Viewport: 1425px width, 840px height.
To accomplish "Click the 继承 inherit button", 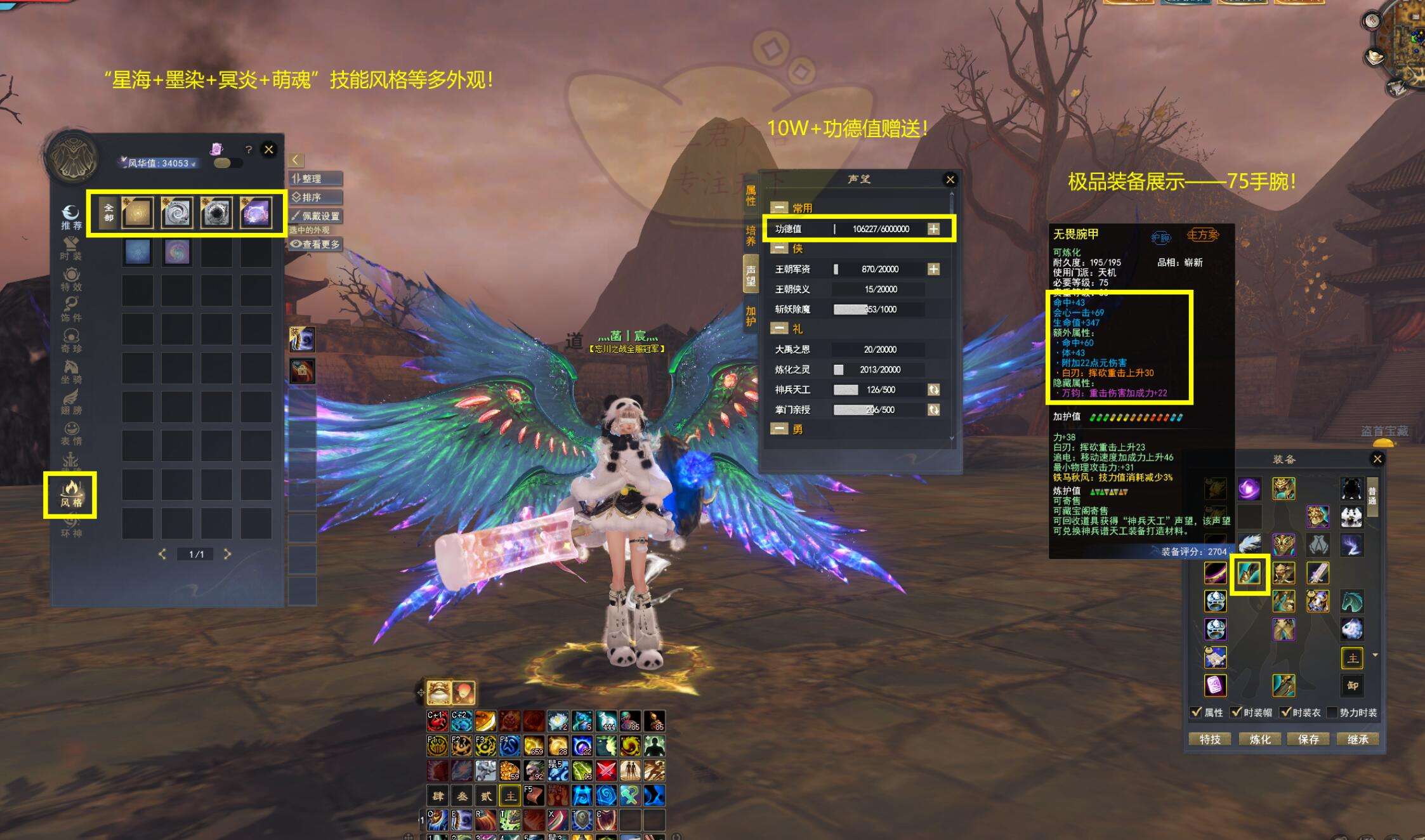I will [1358, 739].
